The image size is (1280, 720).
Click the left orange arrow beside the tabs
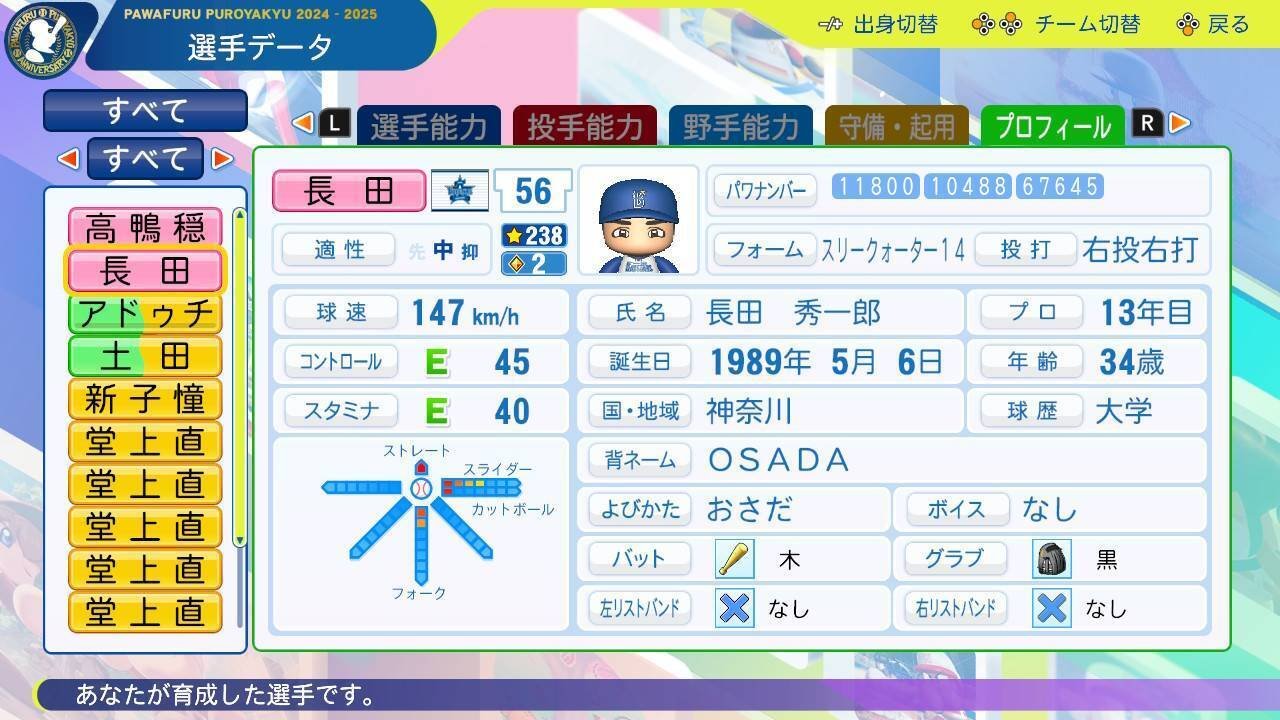[x=302, y=122]
